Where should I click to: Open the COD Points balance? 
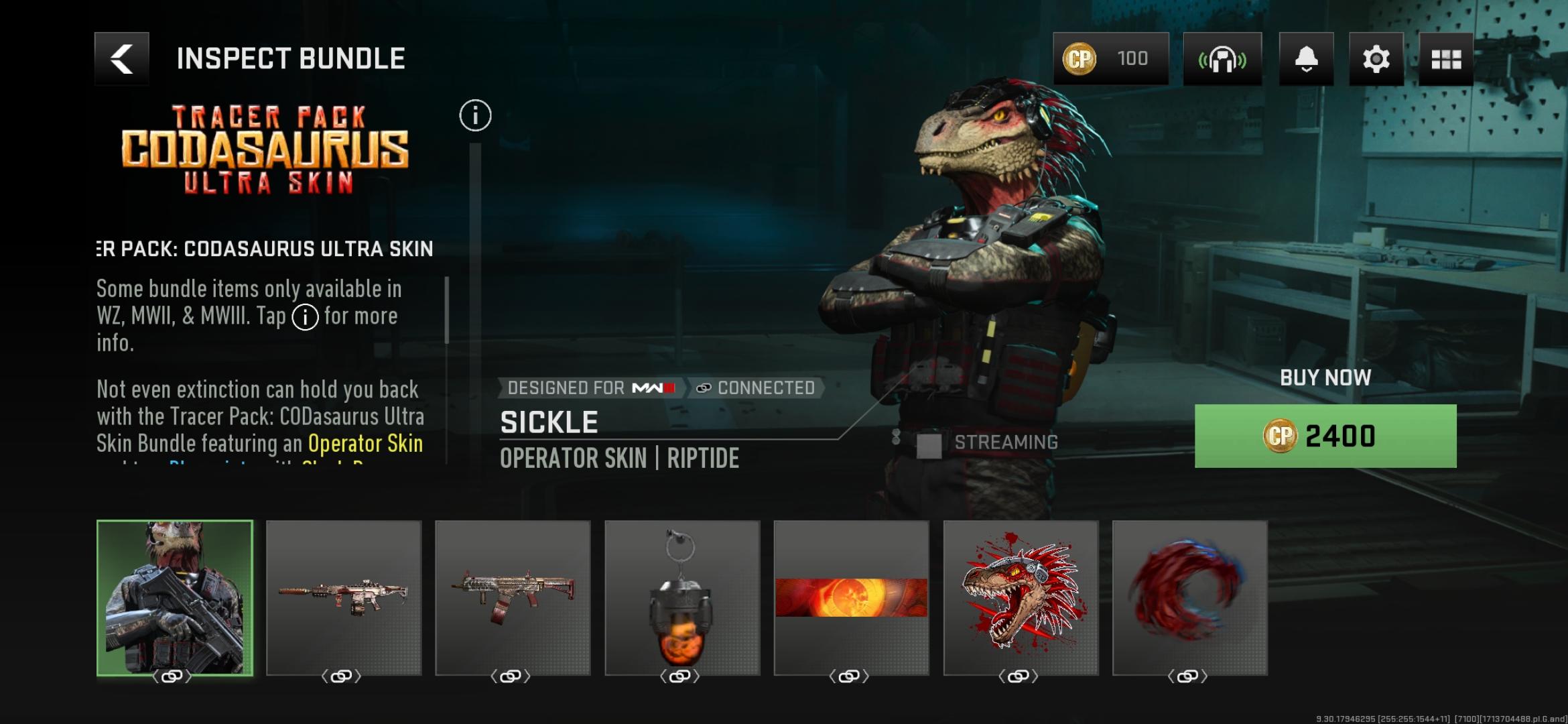pos(1110,59)
